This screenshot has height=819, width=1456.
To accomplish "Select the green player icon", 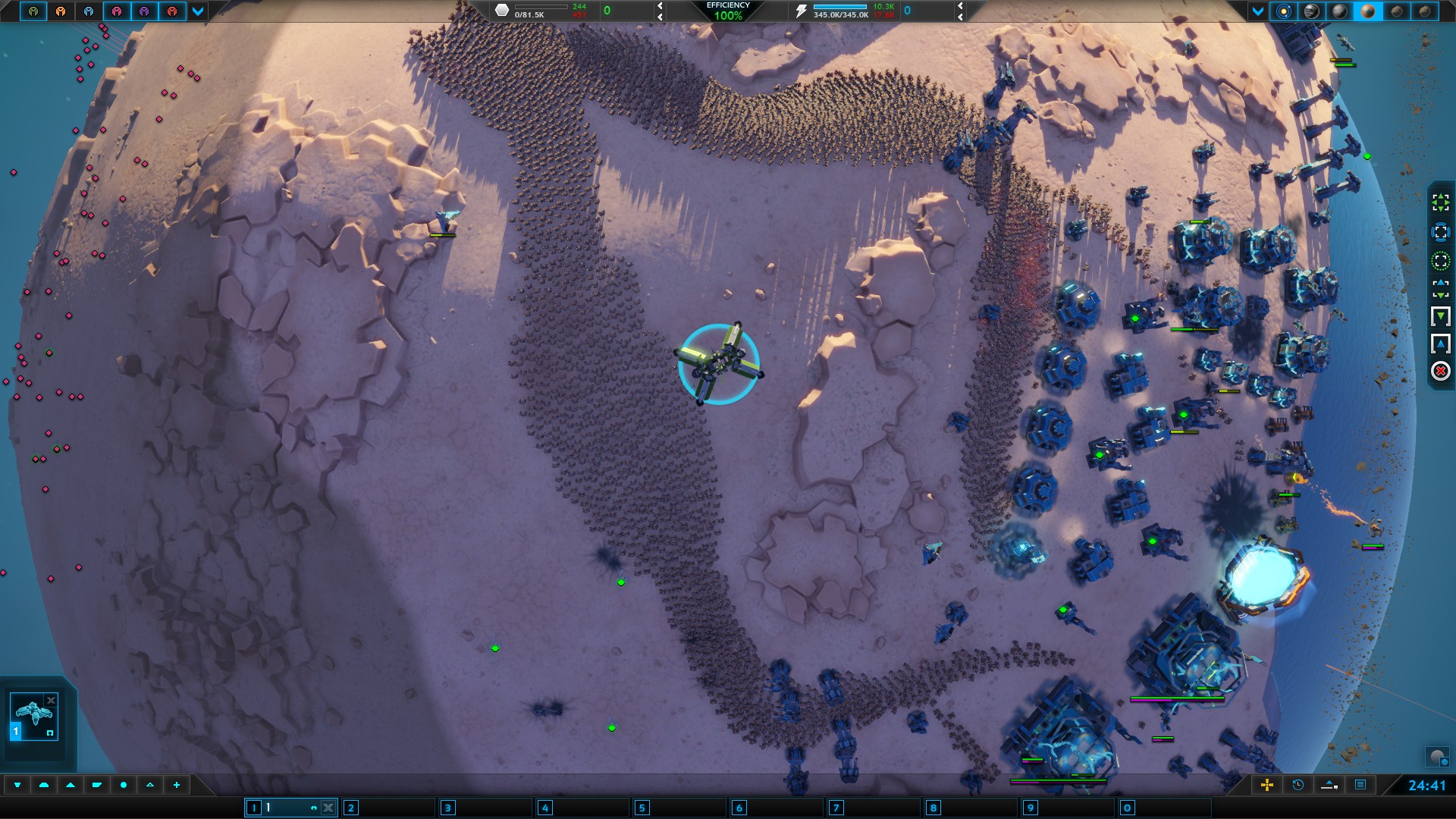I will (33, 11).
